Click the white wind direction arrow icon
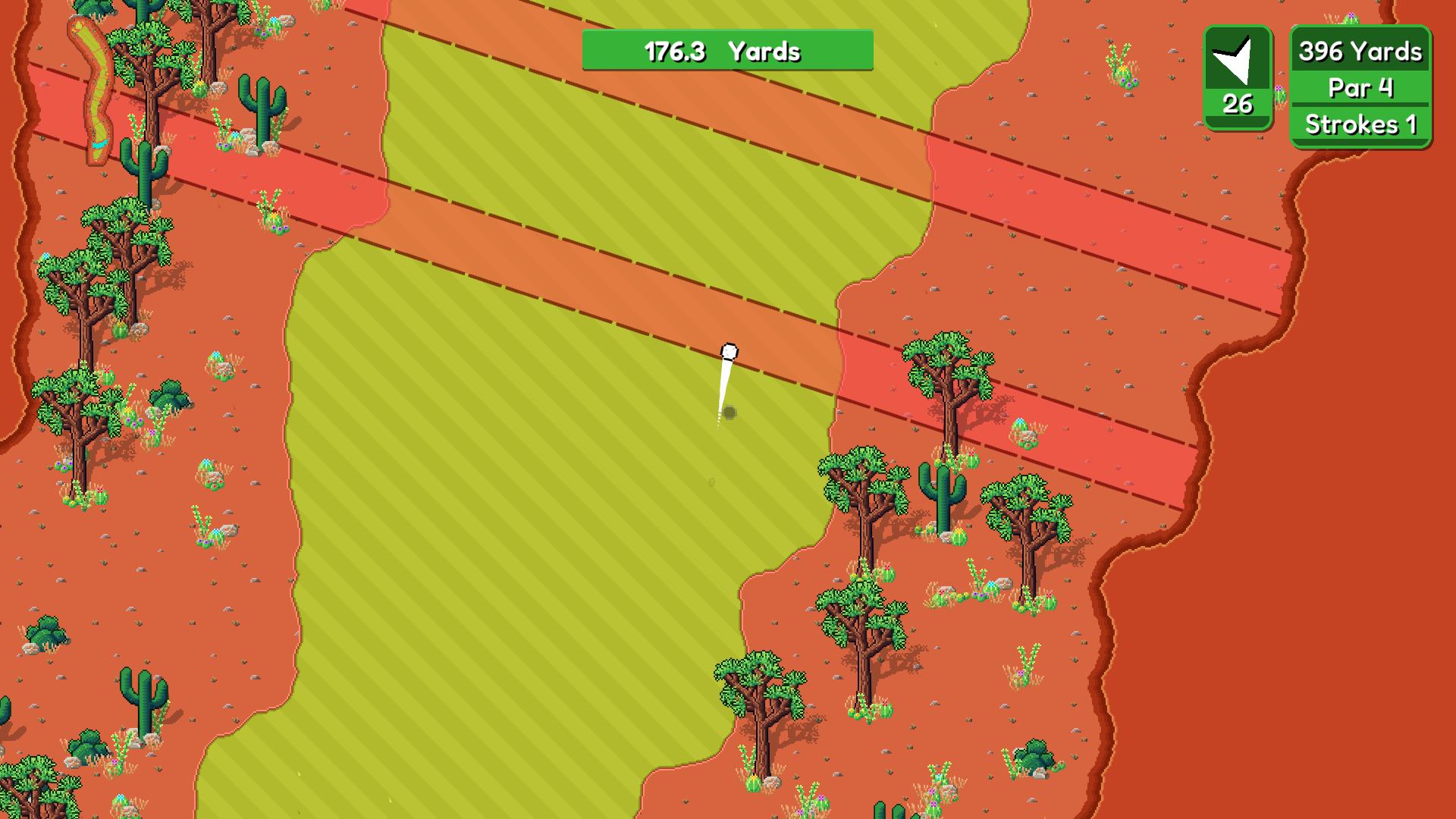Image resolution: width=1456 pixels, height=819 pixels. click(1238, 62)
